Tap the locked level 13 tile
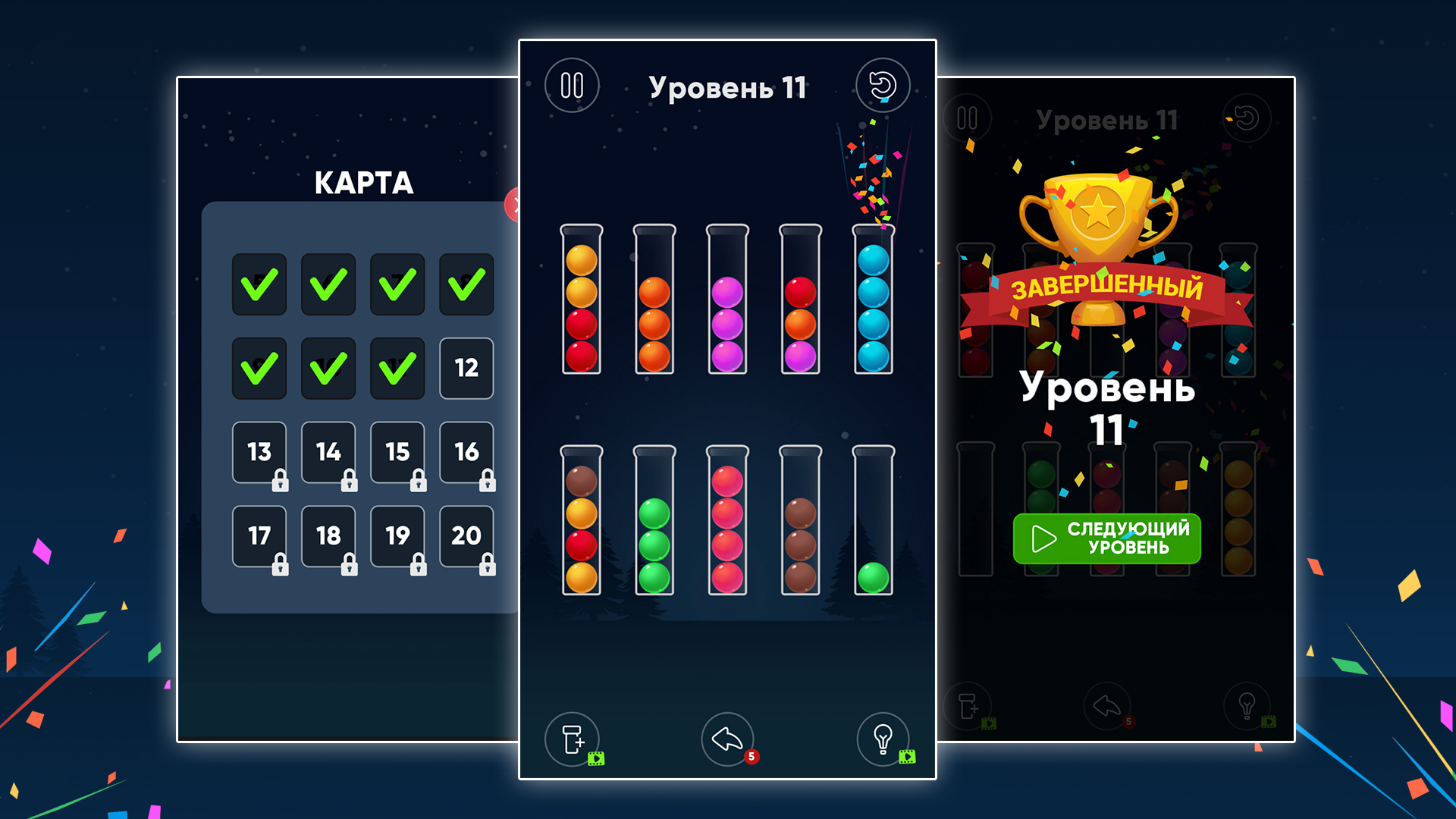The width and height of the screenshot is (1456, 819). pos(259,453)
